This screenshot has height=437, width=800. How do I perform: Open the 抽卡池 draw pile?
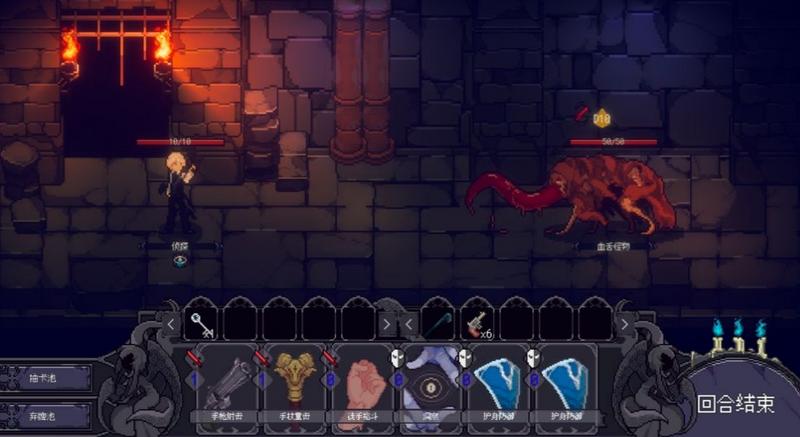(46, 377)
